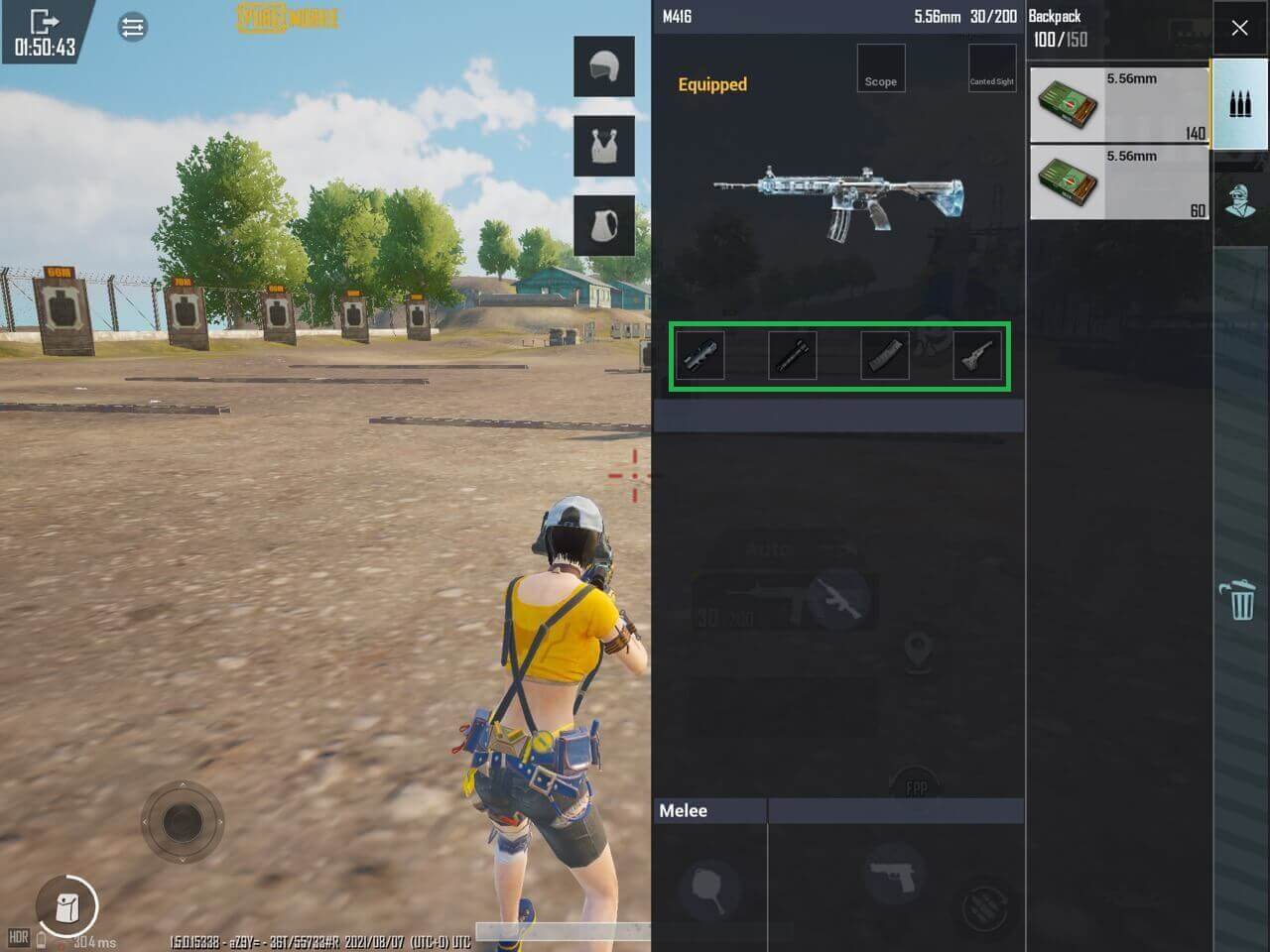1270x952 pixels.
Task: Open the list settings icon
Action: [x=132, y=27]
